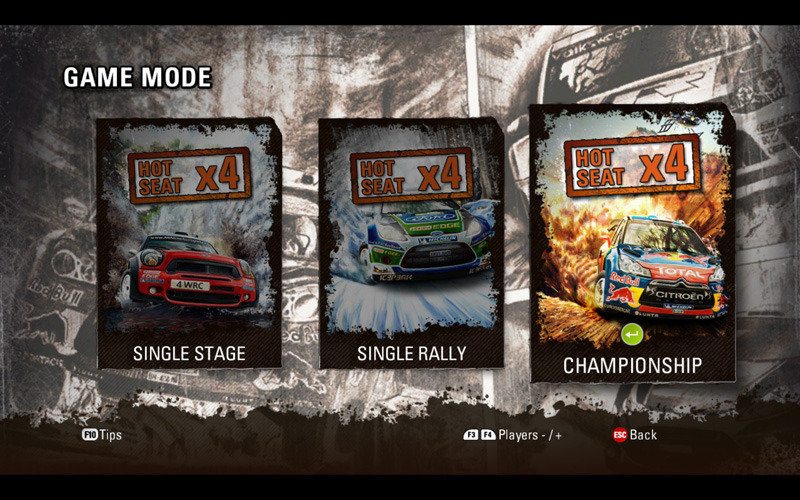Screen dimensions: 800x500
Task: Choose the Single Rally game mode card
Action: pyautogui.click(x=411, y=243)
